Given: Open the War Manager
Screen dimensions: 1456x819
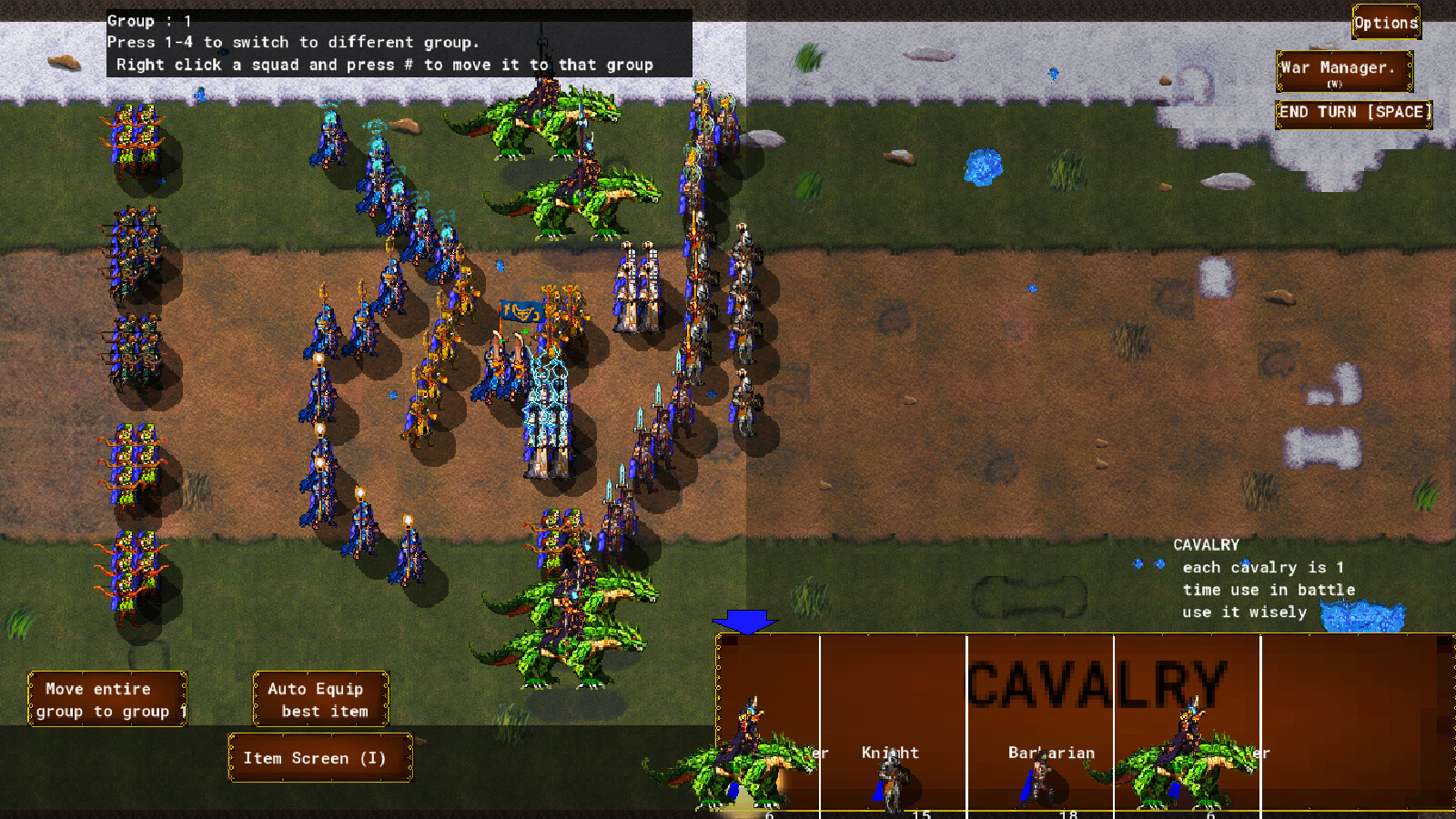Looking at the screenshot, I should click(1340, 68).
